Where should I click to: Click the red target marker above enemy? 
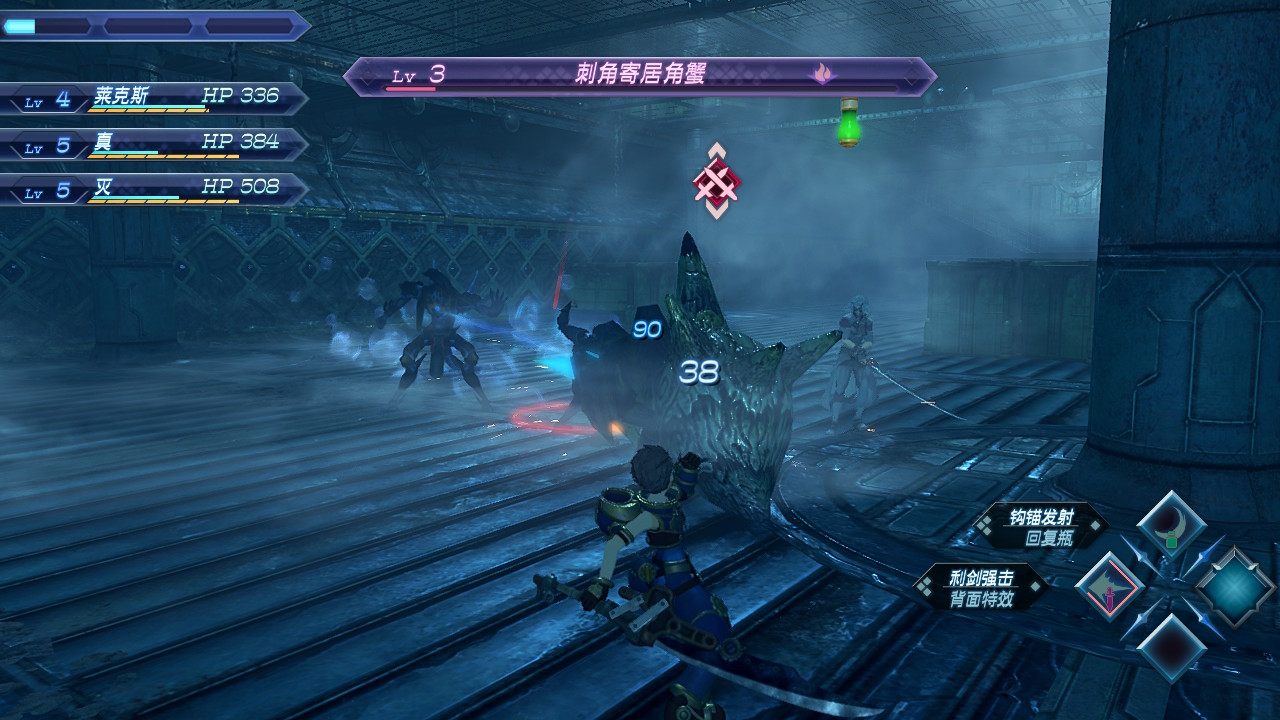tap(716, 182)
